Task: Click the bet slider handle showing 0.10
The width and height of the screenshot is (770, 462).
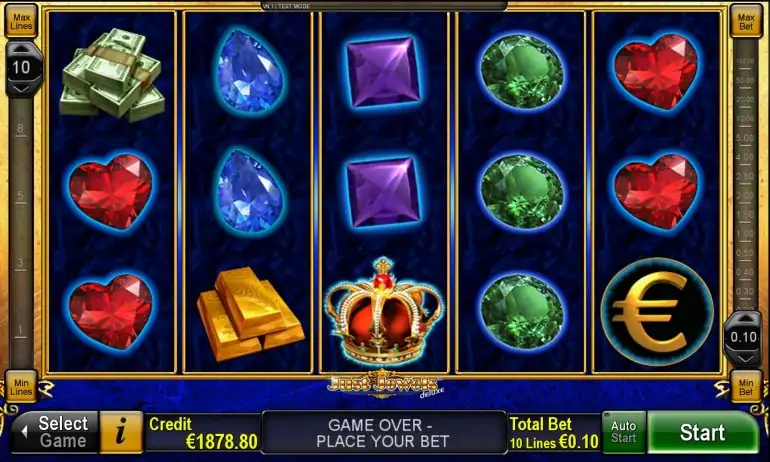Action: pyautogui.click(x=743, y=337)
